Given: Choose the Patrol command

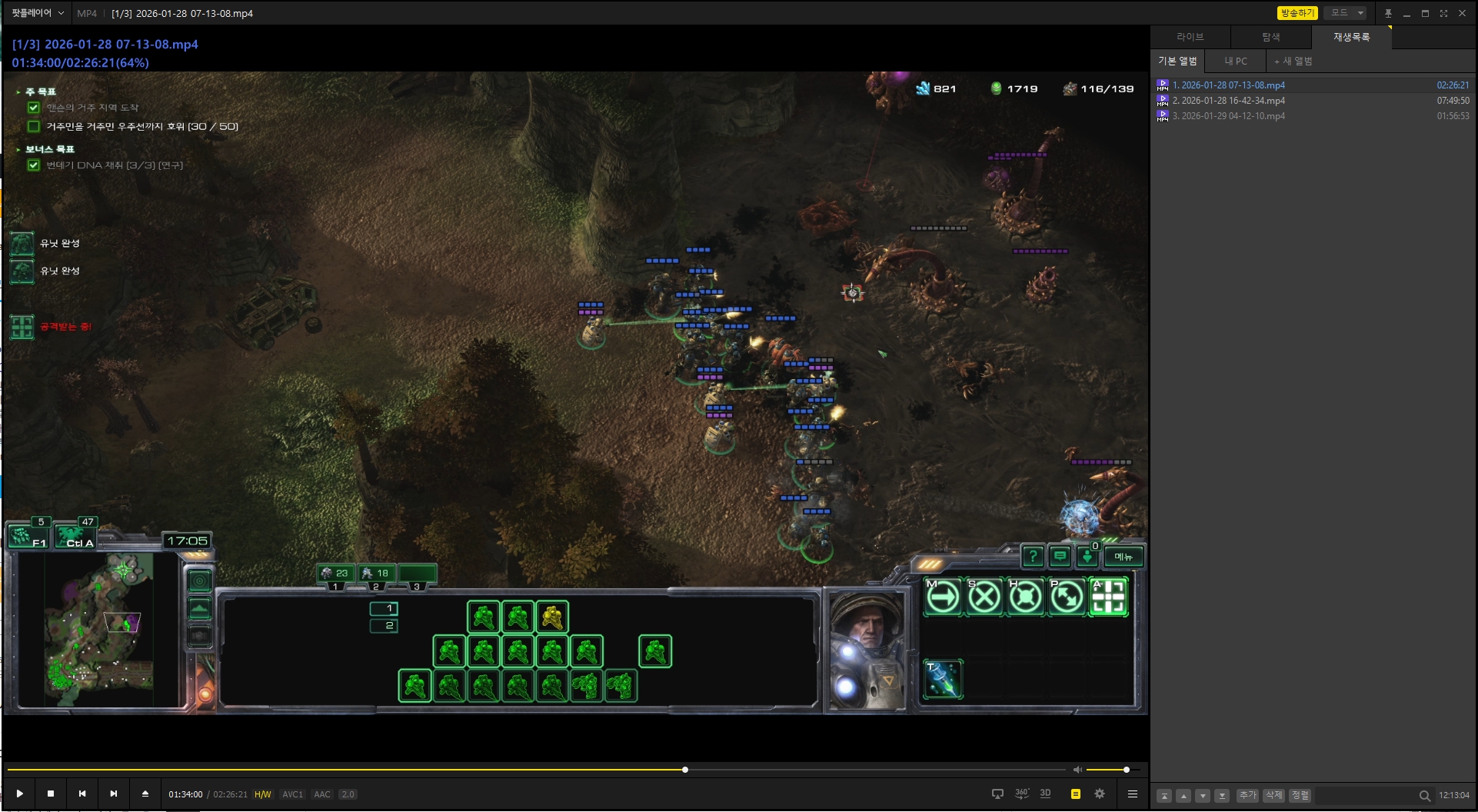Looking at the screenshot, I should point(1067,597).
